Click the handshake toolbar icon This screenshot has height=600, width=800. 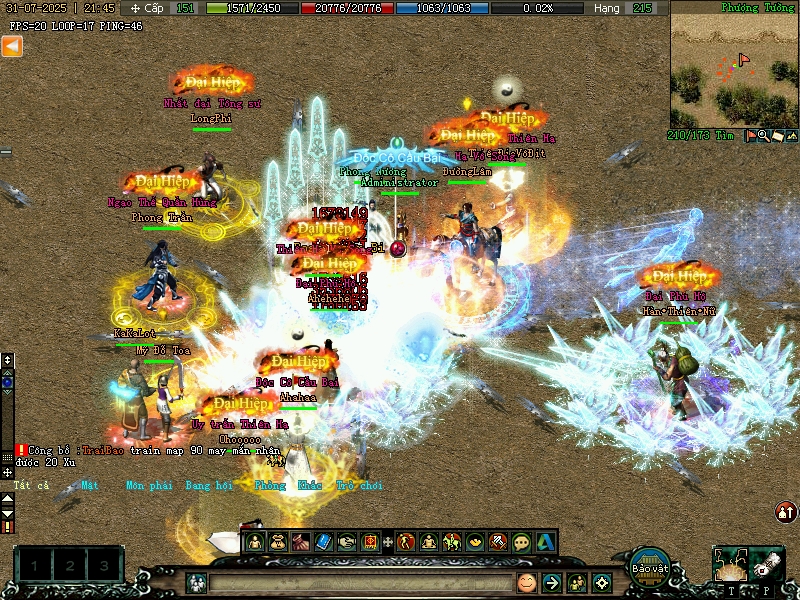point(346,542)
